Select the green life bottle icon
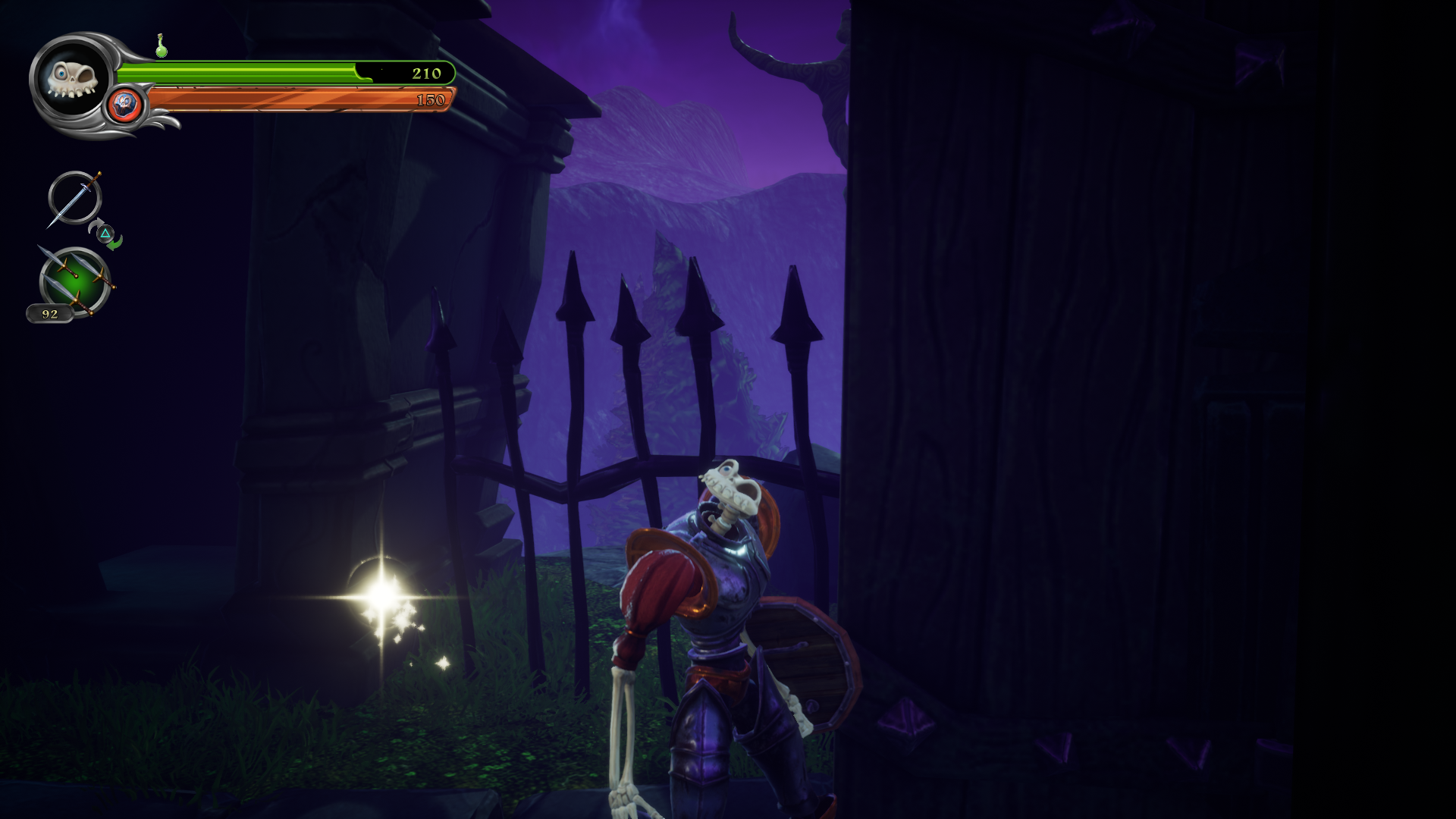The width and height of the screenshot is (1456, 819). pyautogui.click(x=161, y=47)
